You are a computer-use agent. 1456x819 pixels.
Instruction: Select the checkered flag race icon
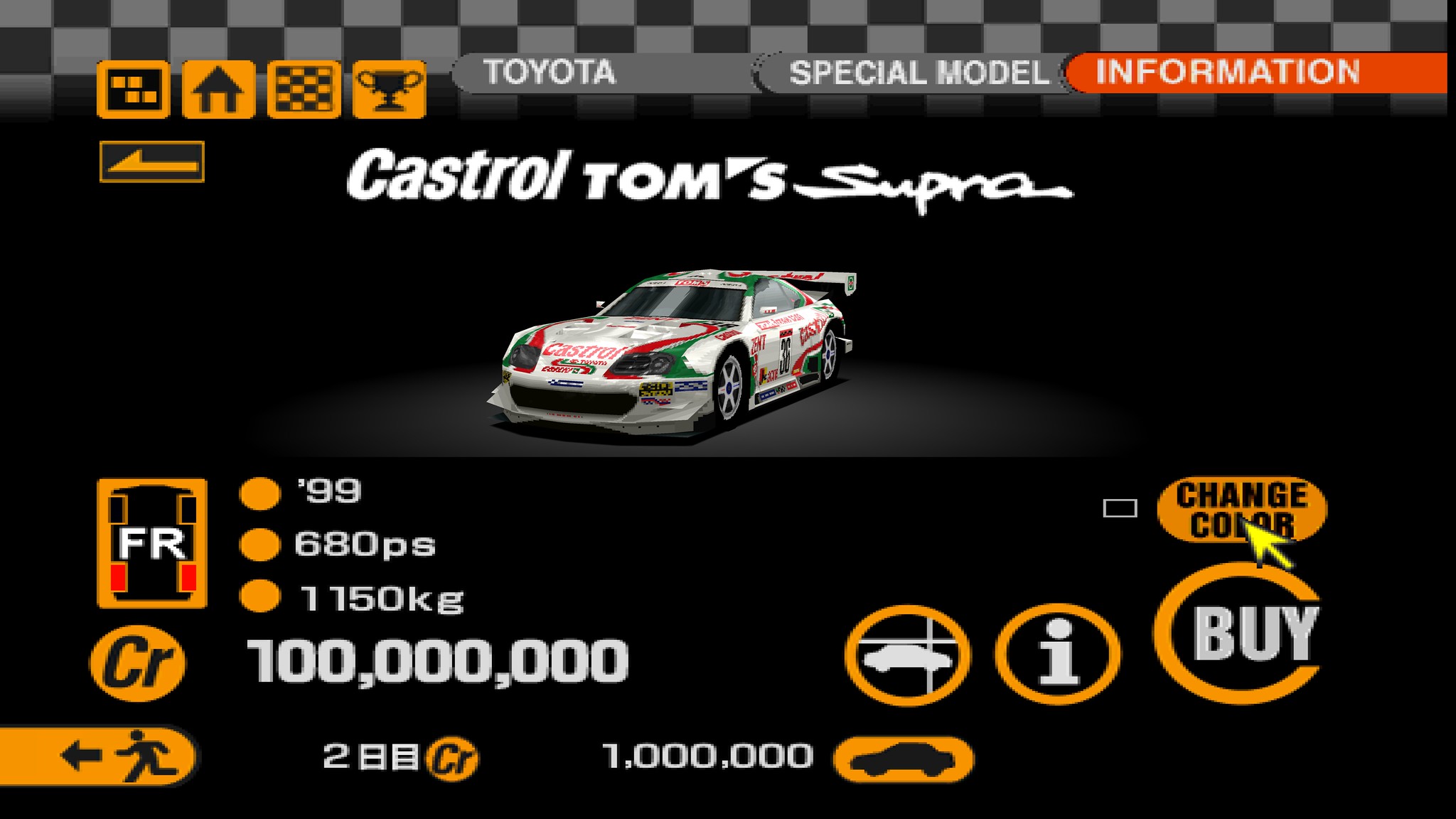coord(304,90)
